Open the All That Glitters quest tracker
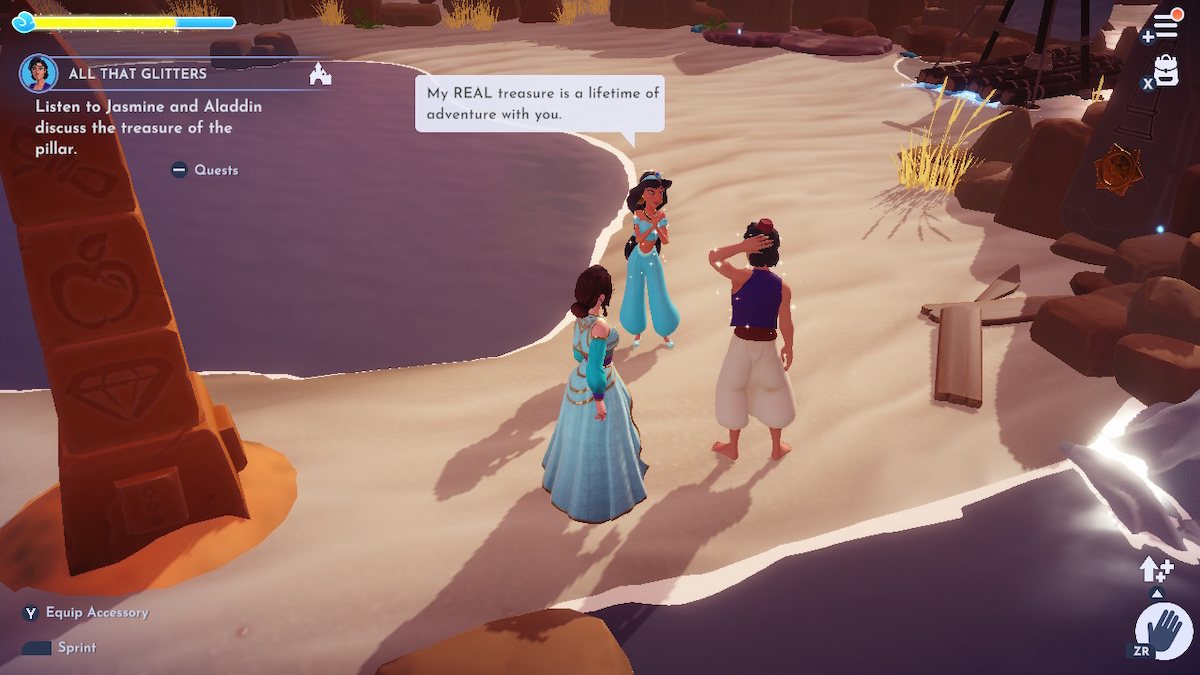This screenshot has width=1200, height=675. tap(137, 74)
